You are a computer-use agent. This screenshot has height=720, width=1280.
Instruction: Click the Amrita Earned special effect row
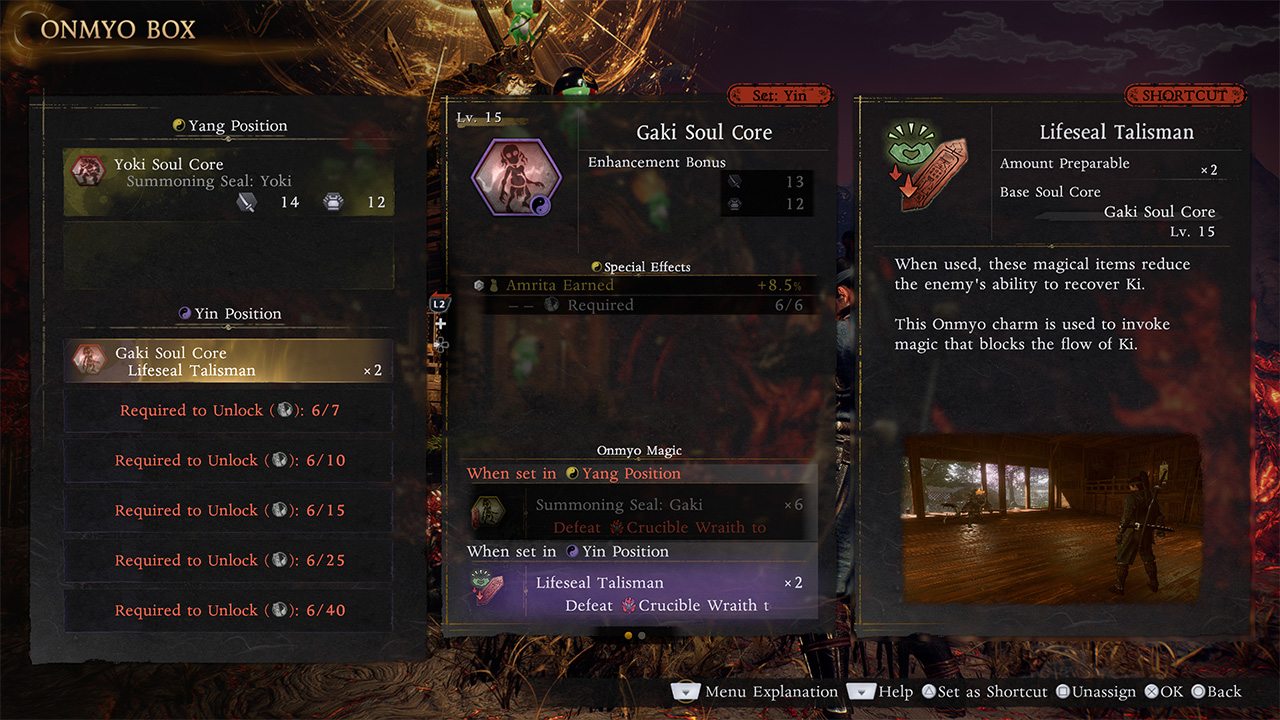[640, 286]
